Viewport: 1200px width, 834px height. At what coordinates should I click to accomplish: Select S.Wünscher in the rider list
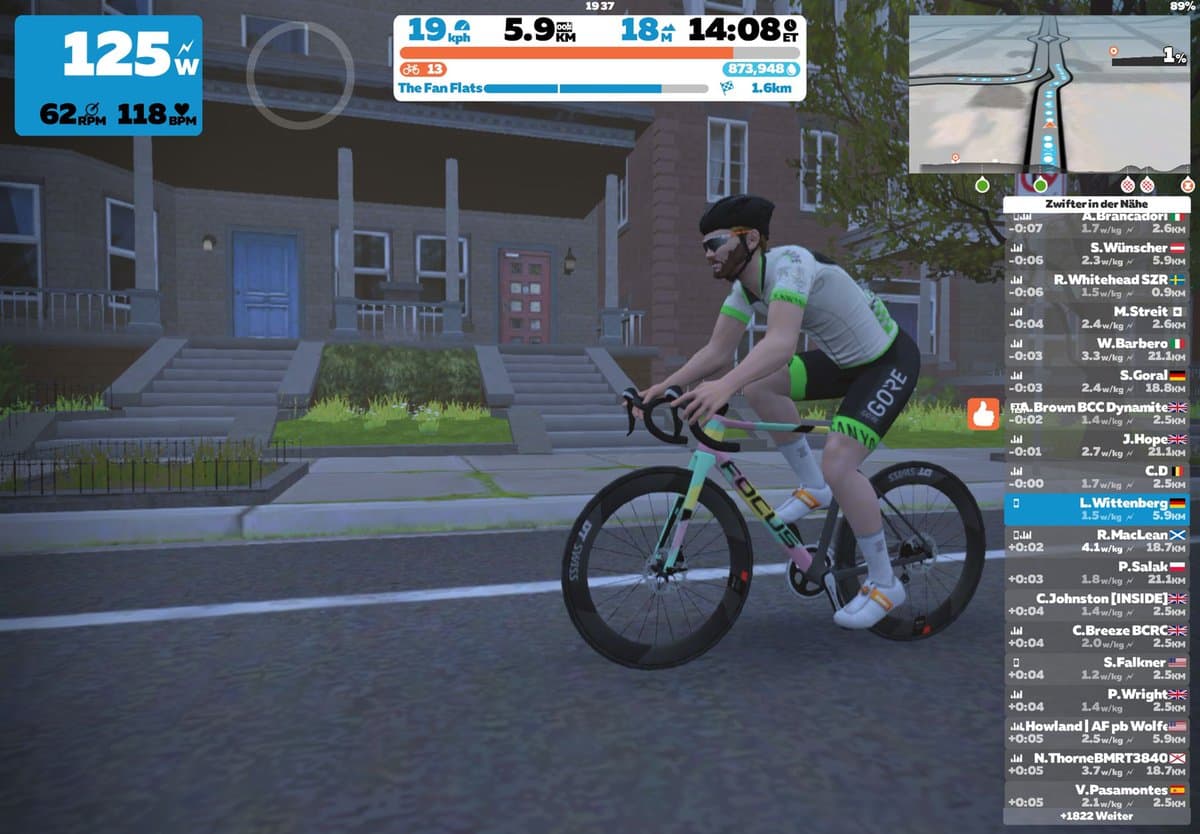click(x=1099, y=254)
